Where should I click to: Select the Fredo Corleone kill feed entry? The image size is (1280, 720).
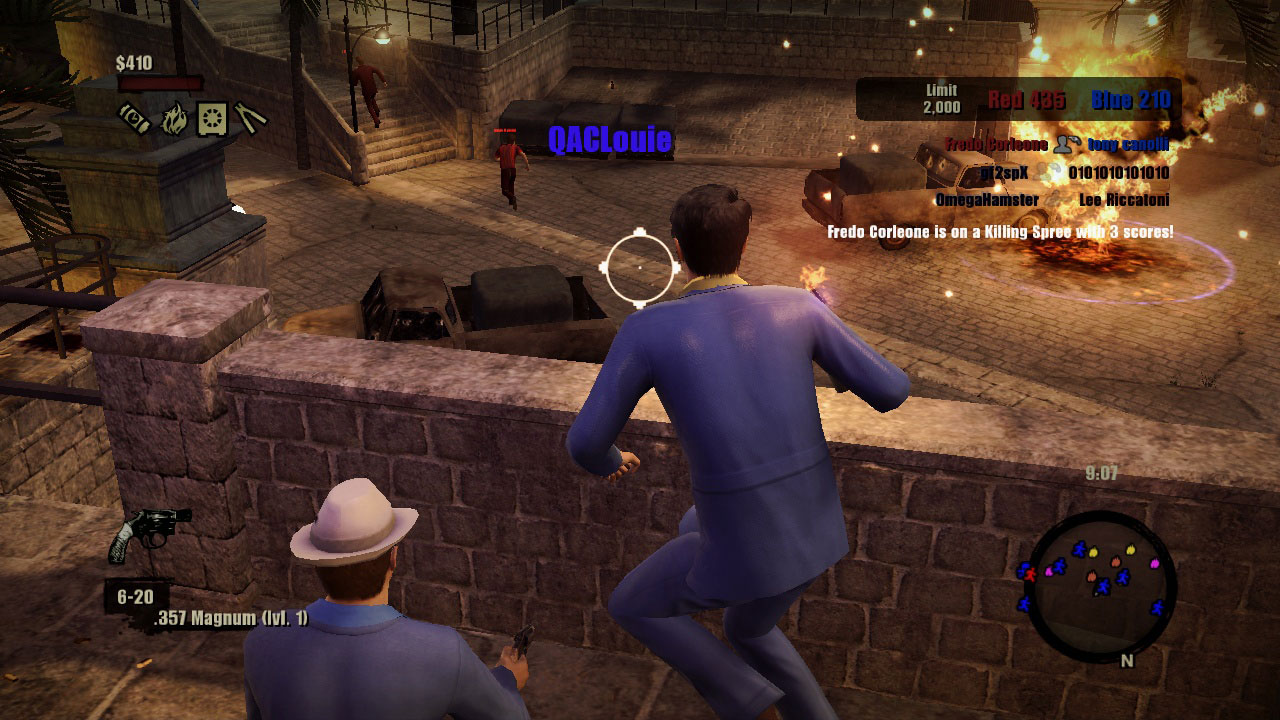click(996, 145)
